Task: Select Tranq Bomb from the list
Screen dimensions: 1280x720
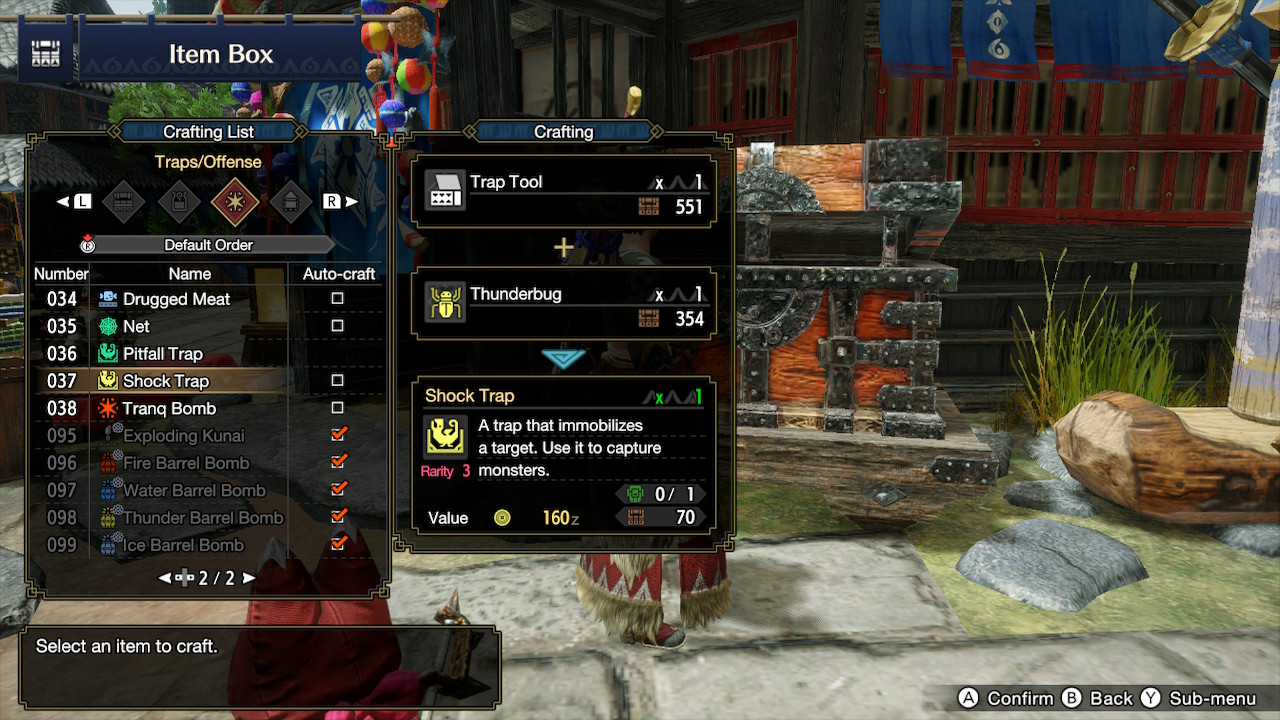Action: point(169,408)
